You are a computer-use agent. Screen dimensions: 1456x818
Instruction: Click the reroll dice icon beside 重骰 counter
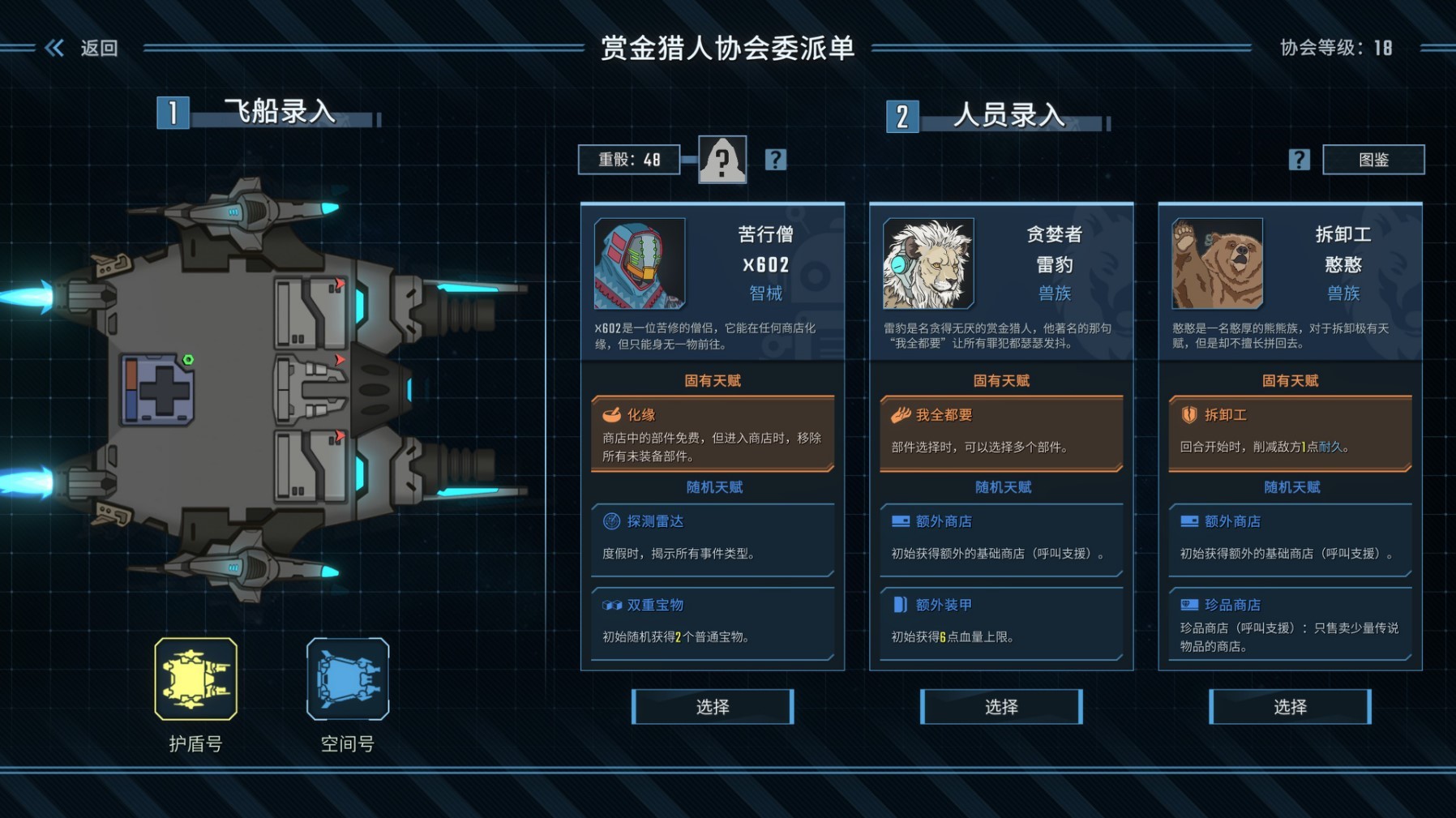724,160
